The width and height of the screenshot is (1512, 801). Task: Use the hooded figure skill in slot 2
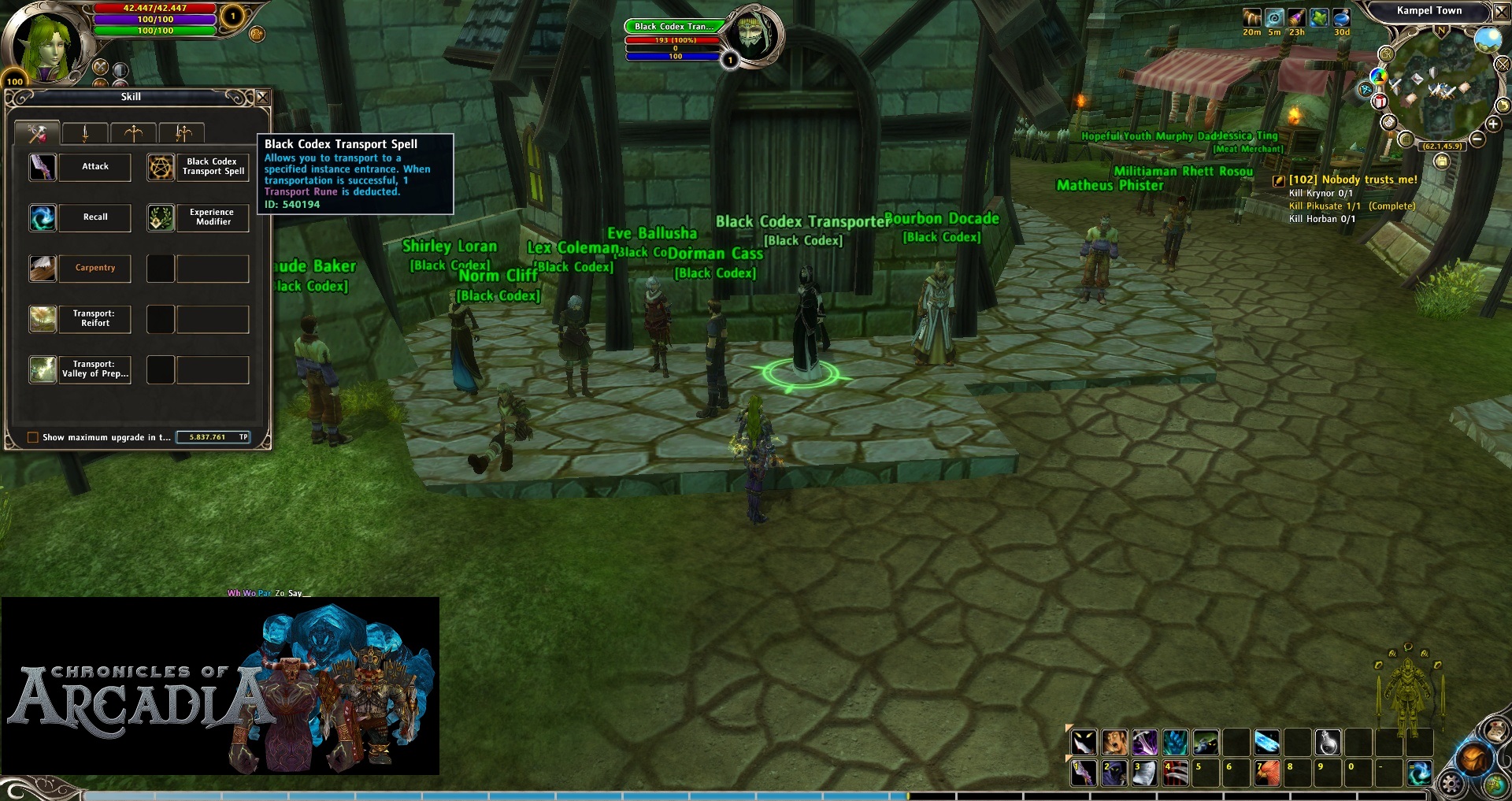1114,773
